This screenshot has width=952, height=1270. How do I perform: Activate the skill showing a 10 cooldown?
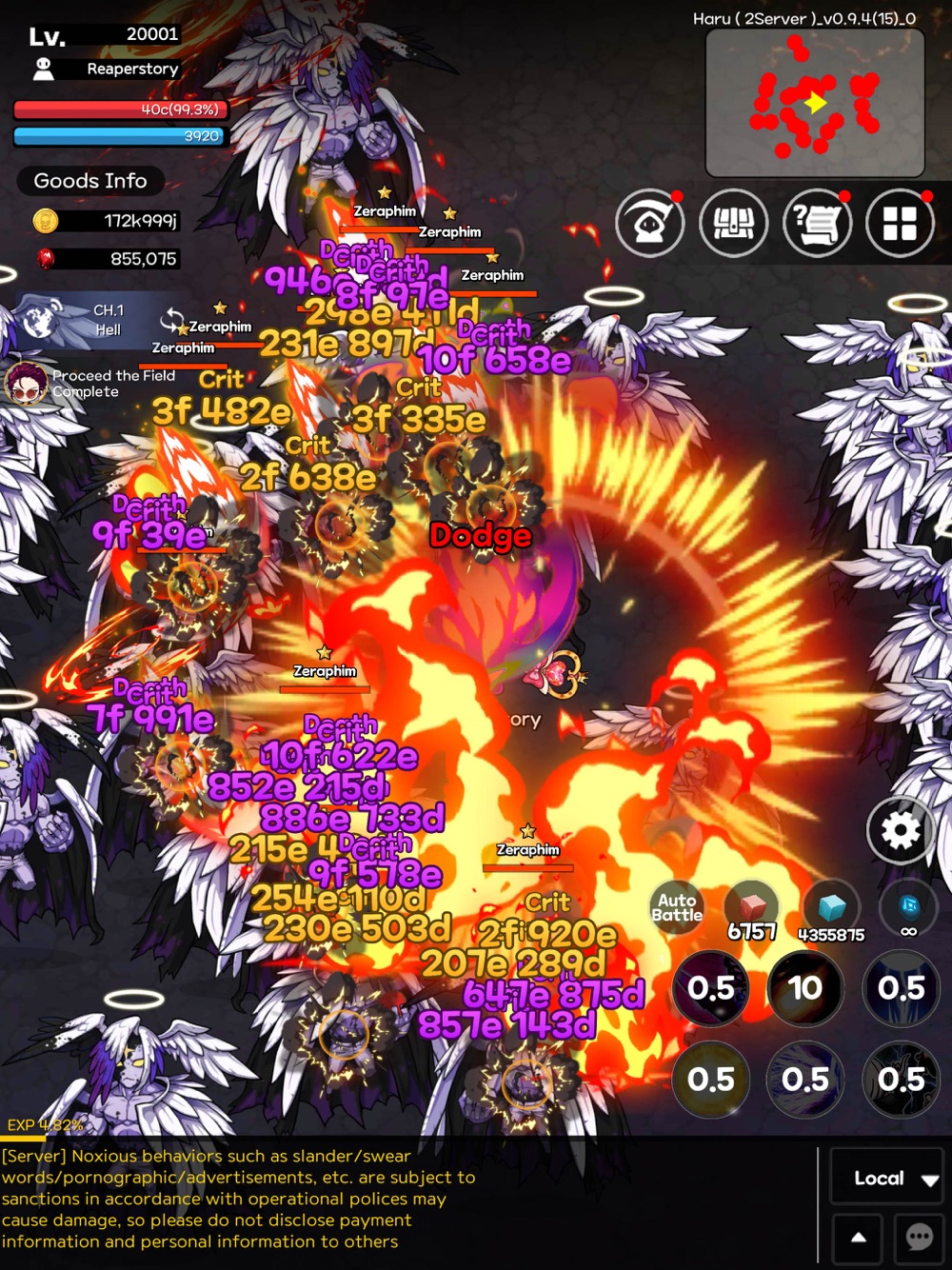(805, 988)
